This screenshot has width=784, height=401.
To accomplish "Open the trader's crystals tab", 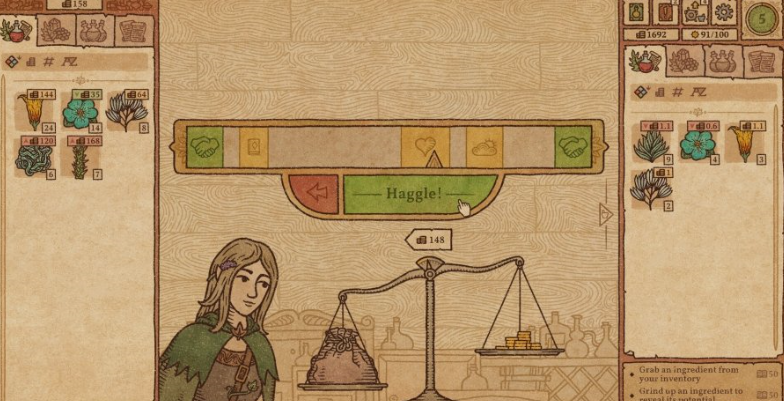I will (x=55, y=31).
